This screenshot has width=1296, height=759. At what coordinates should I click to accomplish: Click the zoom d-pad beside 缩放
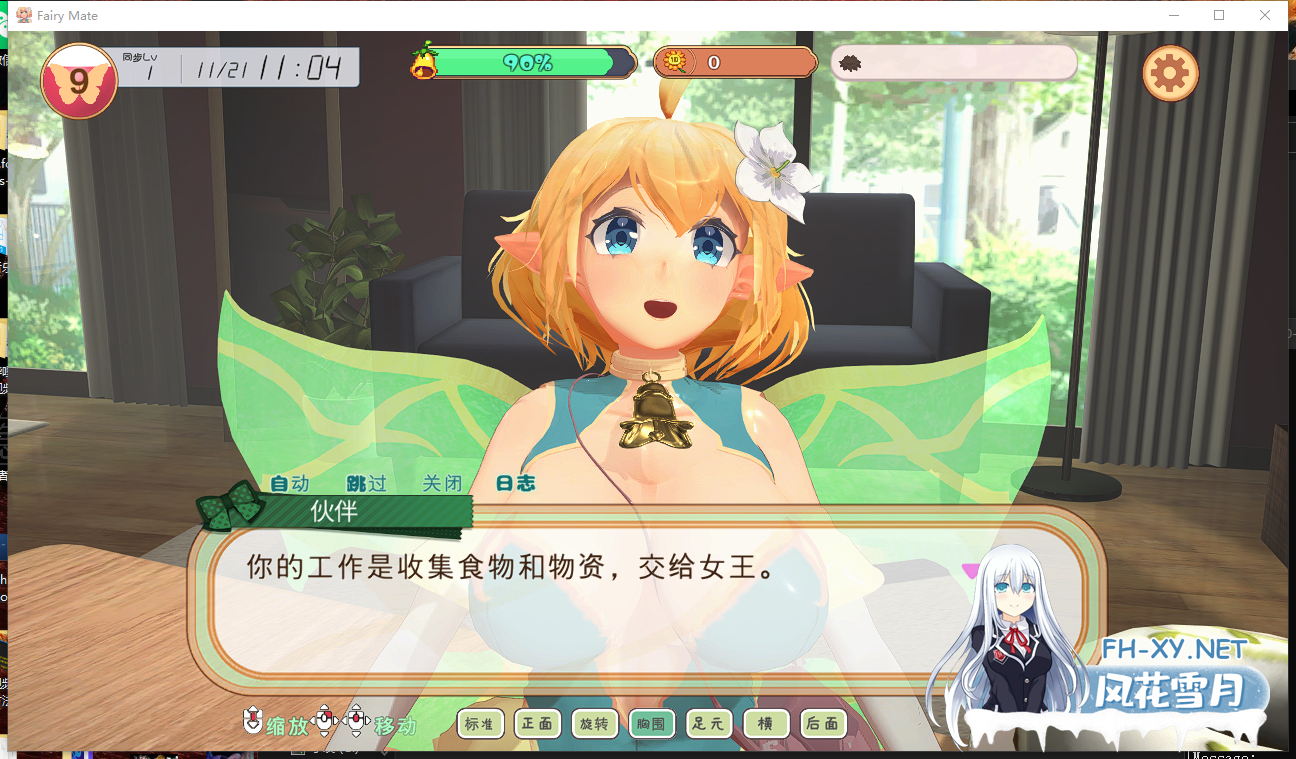(x=325, y=723)
